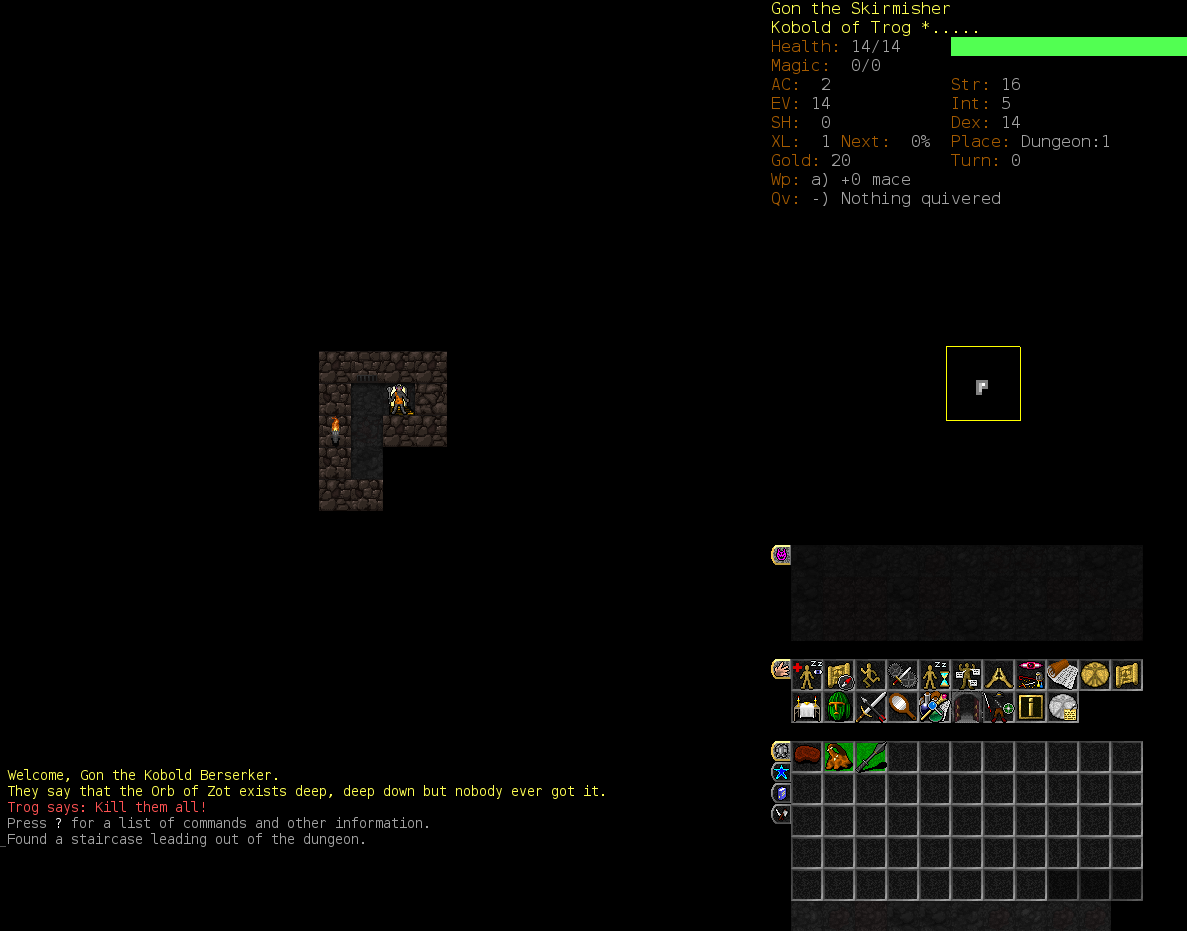Open the pink demon face monster tab
This screenshot has width=1187, height=931.
click(781, 555)
